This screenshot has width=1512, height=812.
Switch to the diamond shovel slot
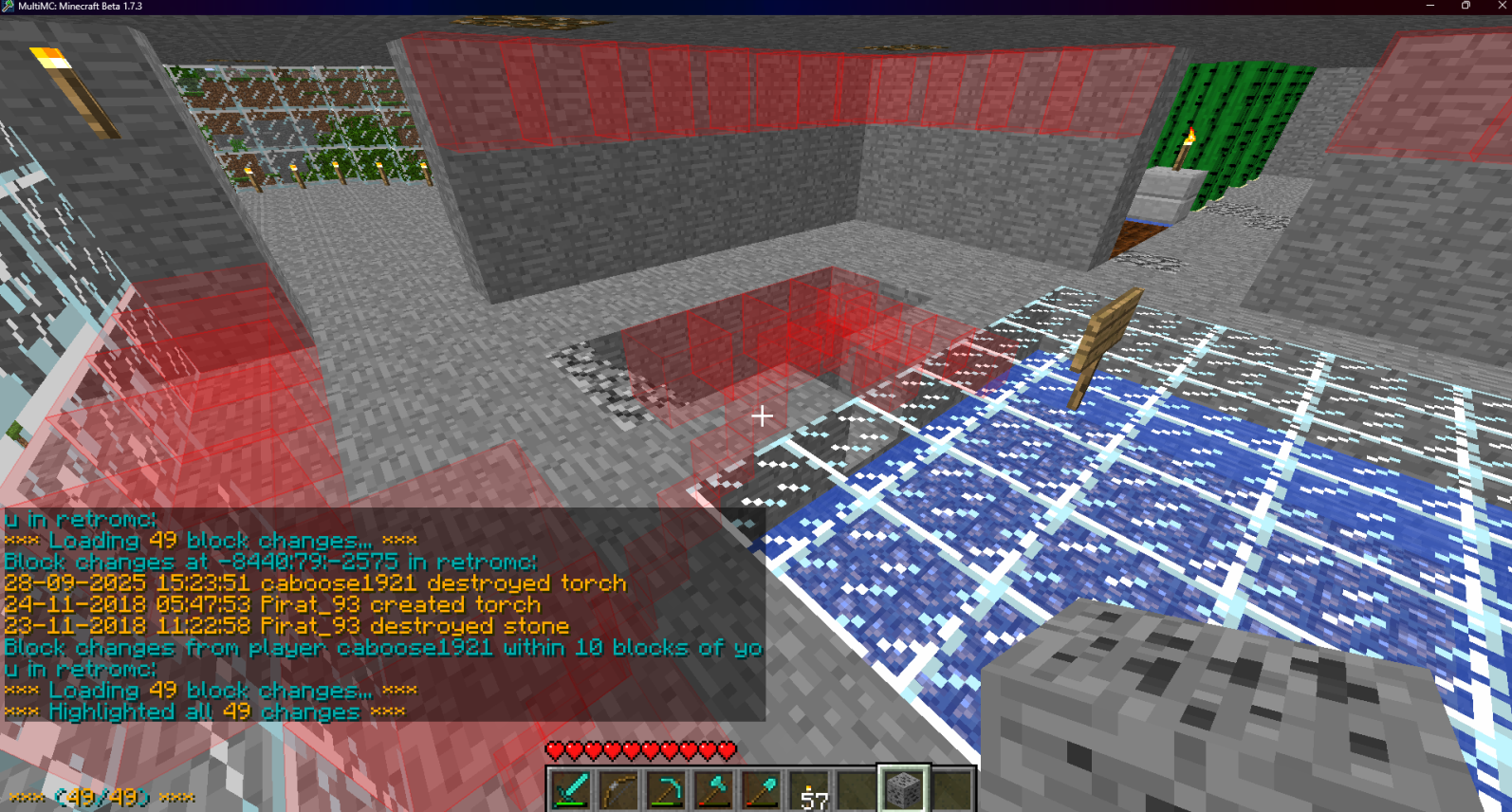coord(761,789)
